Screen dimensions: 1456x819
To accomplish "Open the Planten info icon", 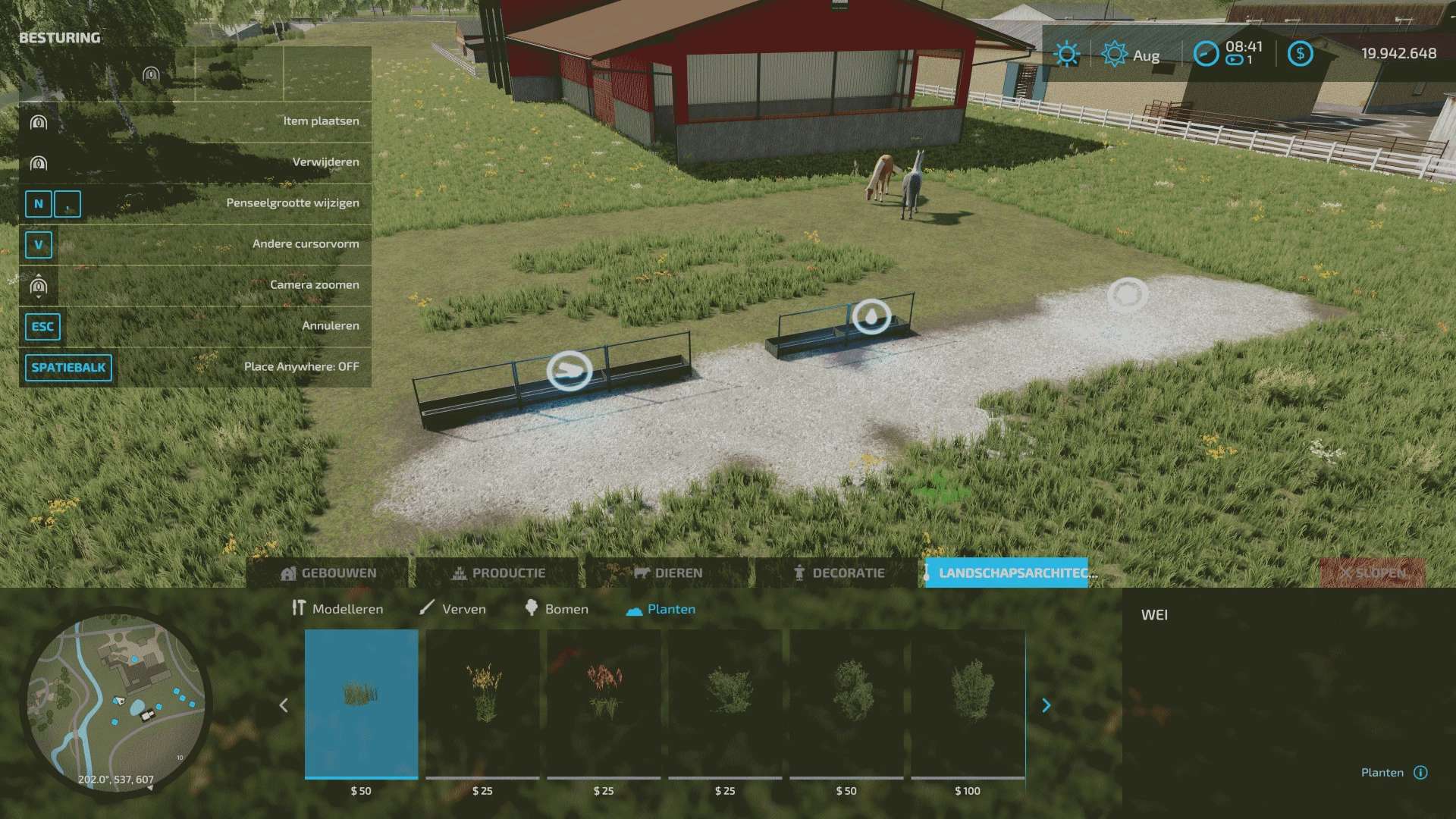I will click(1421, 773).
